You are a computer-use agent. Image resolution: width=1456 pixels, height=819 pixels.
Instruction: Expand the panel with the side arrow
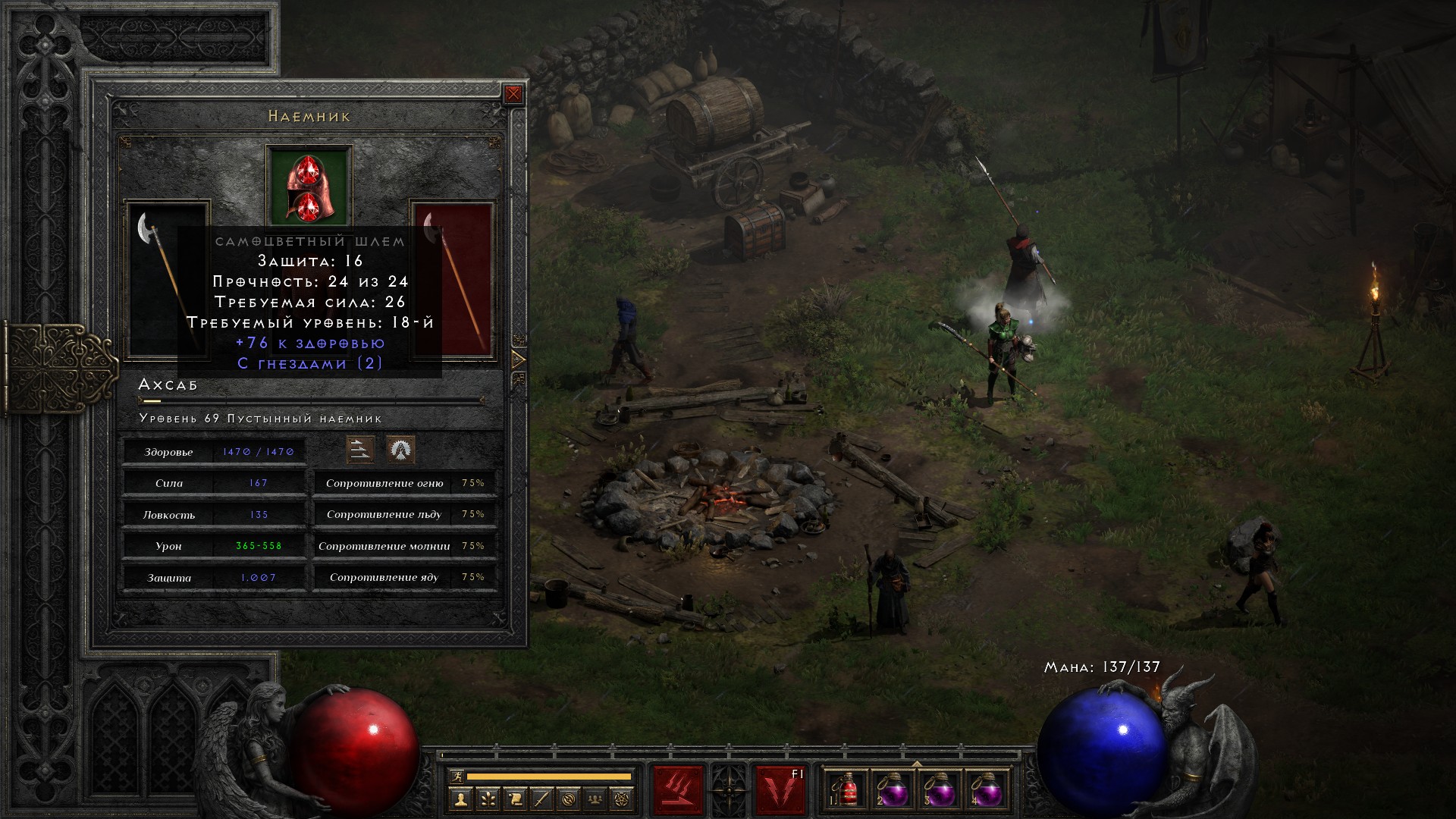click(519, 359)
